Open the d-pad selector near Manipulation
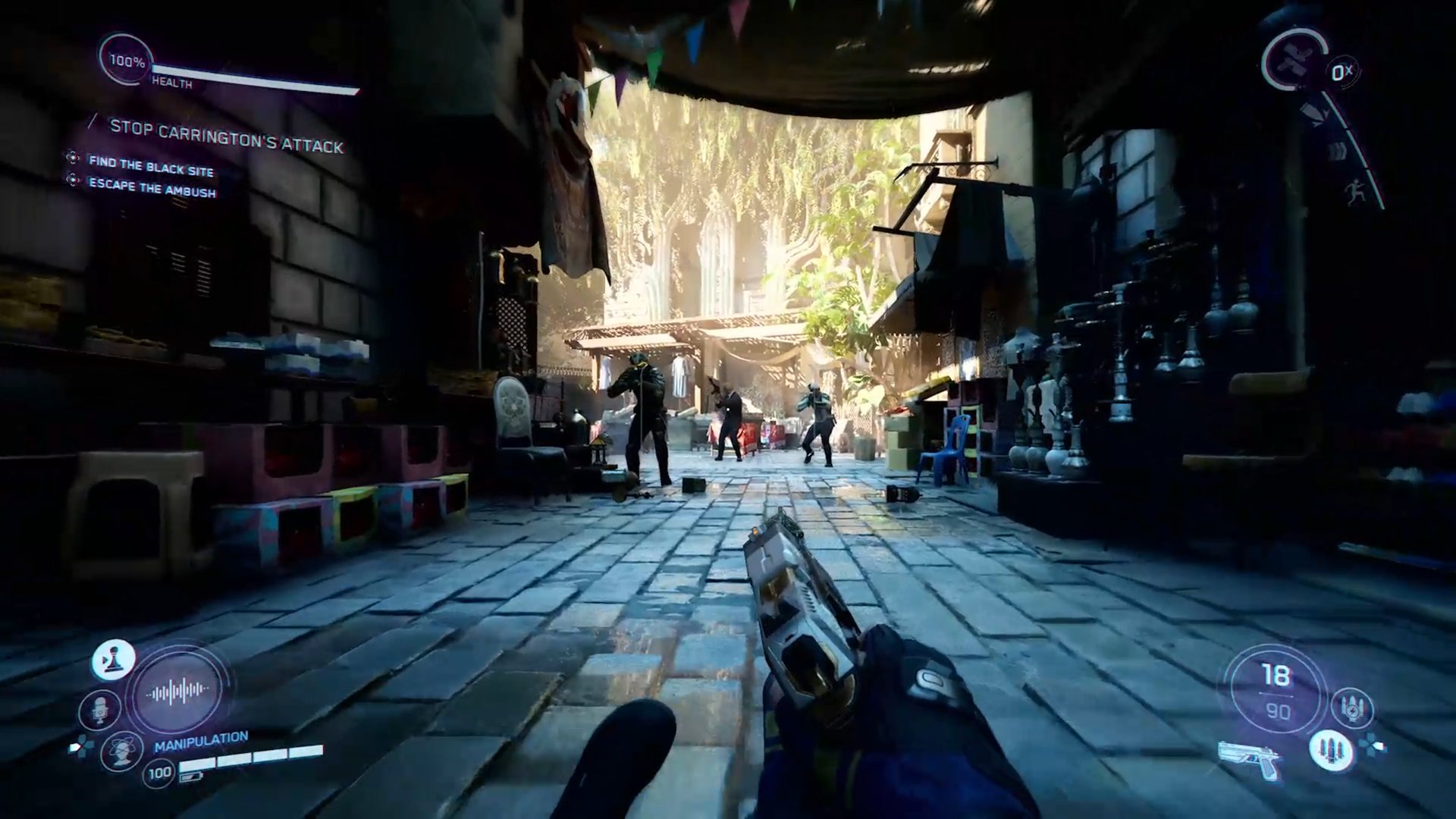 point(80,745)
